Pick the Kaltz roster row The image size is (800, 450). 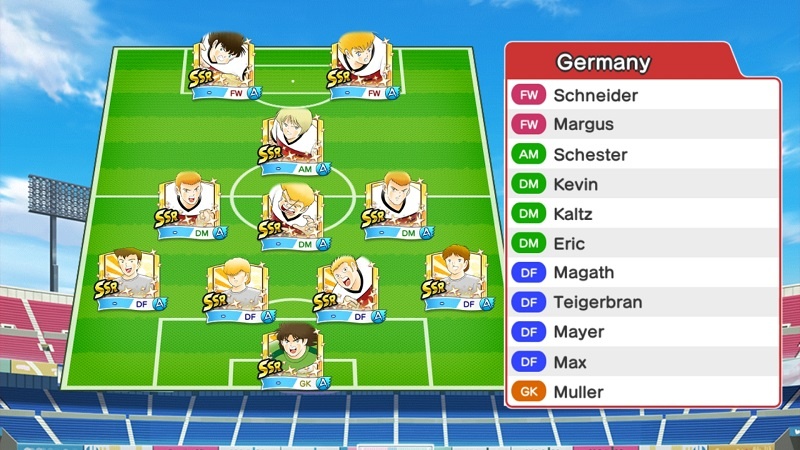[641, 214]
